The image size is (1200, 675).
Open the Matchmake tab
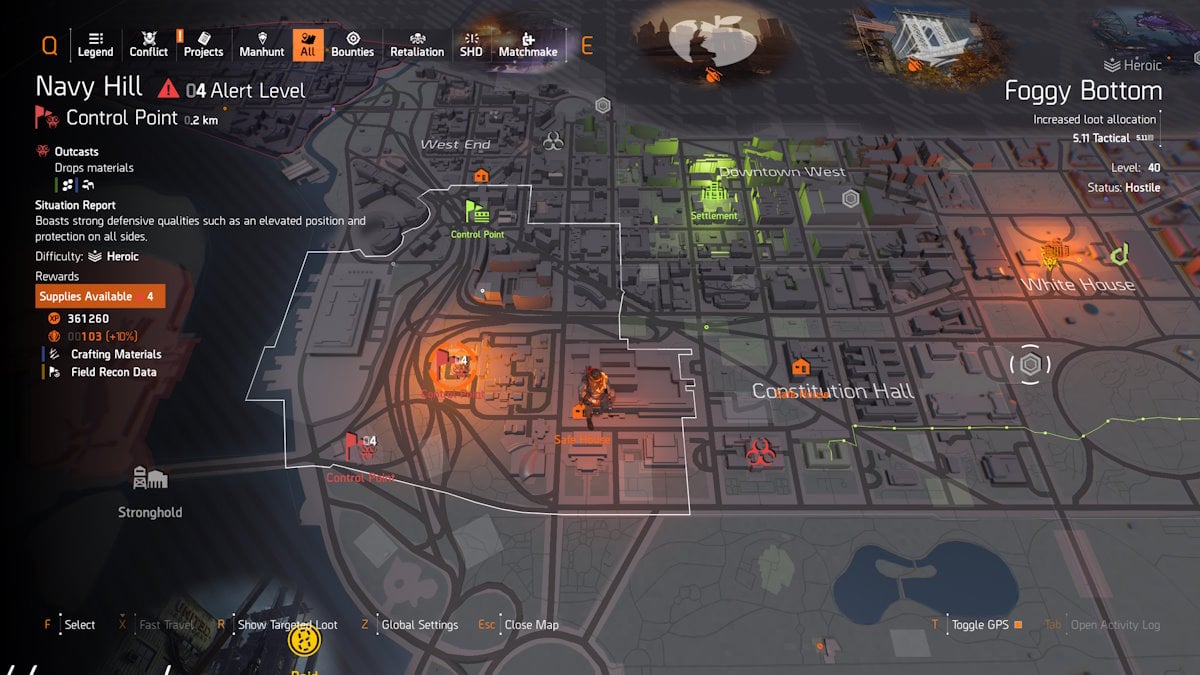[528, 44]
